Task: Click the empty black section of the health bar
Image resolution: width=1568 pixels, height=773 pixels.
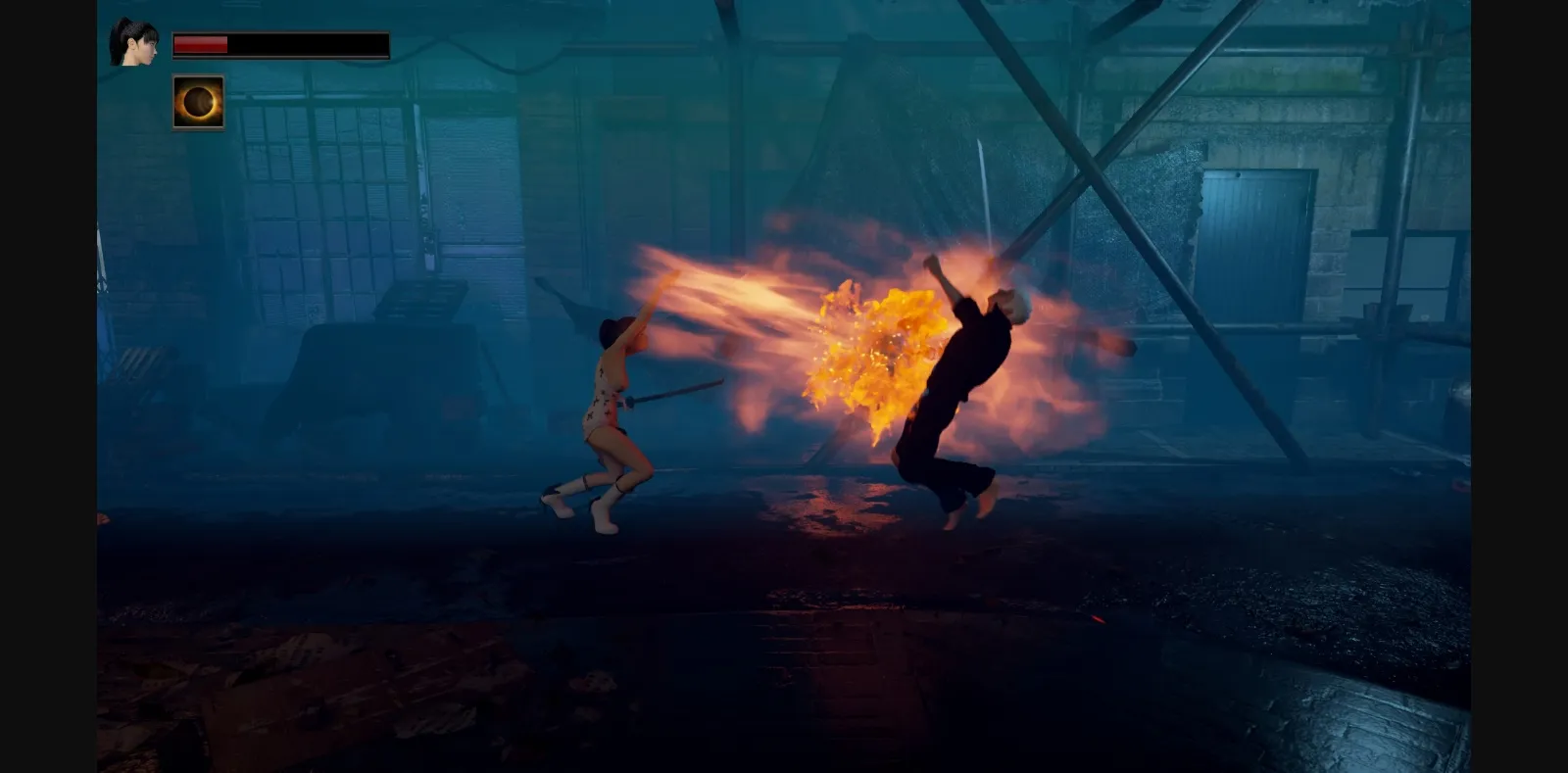Action: (x=314, y=43)
